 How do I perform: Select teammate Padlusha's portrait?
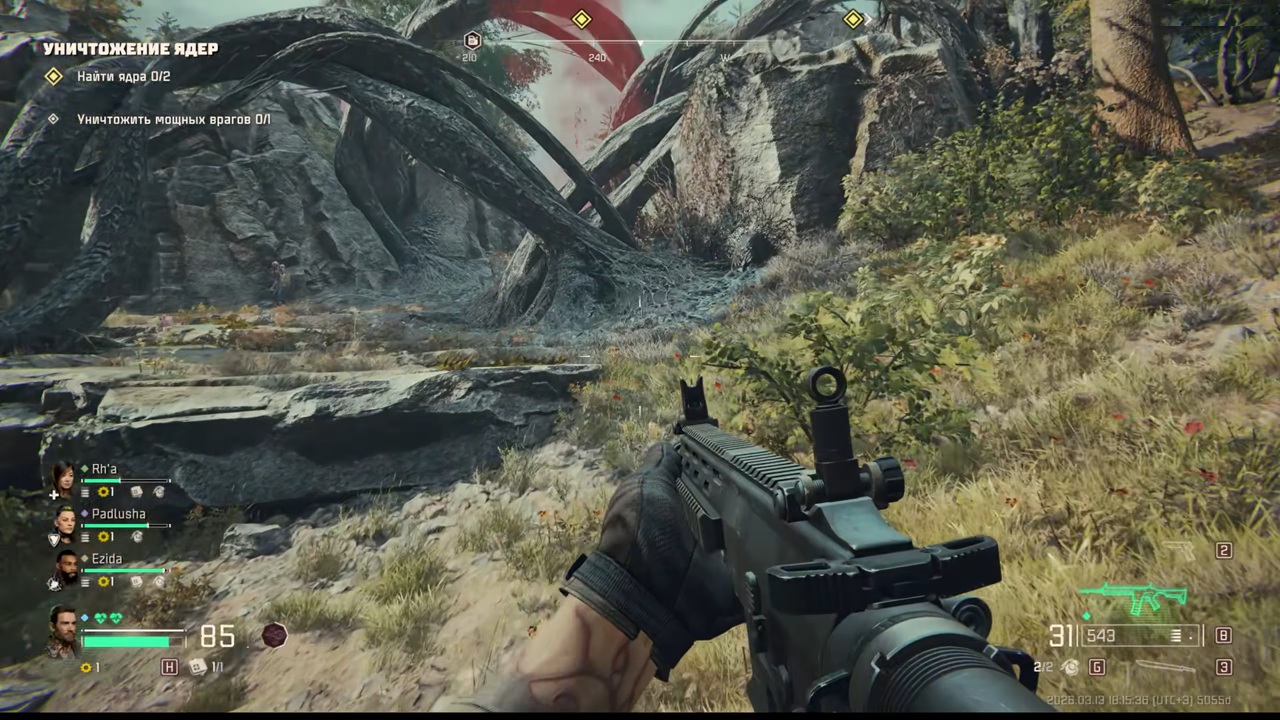pos(64,522)
